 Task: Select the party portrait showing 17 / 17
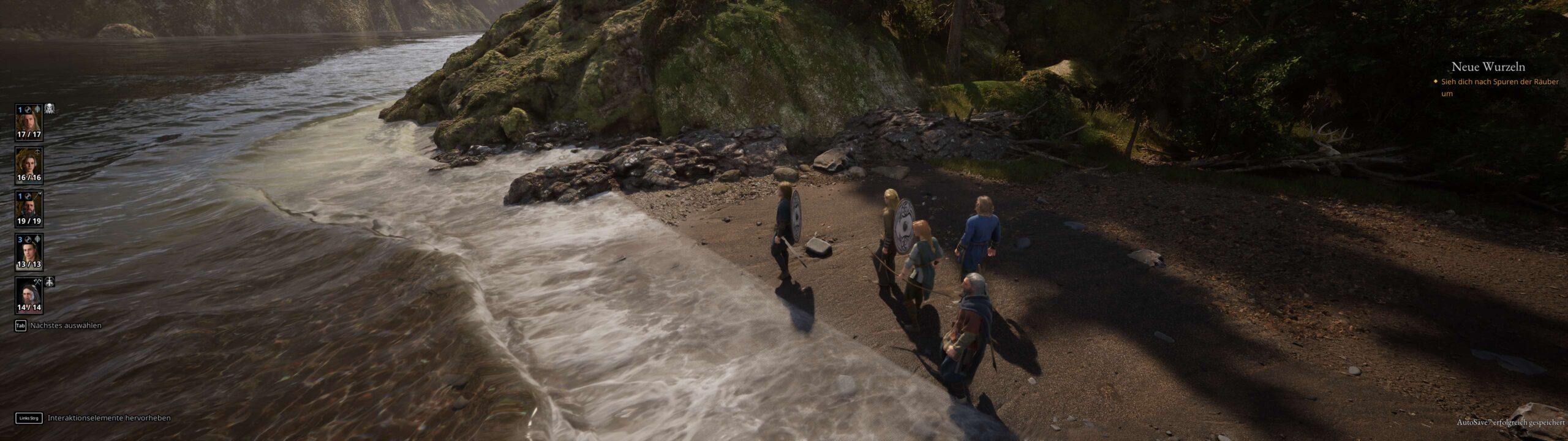[29, 122]
